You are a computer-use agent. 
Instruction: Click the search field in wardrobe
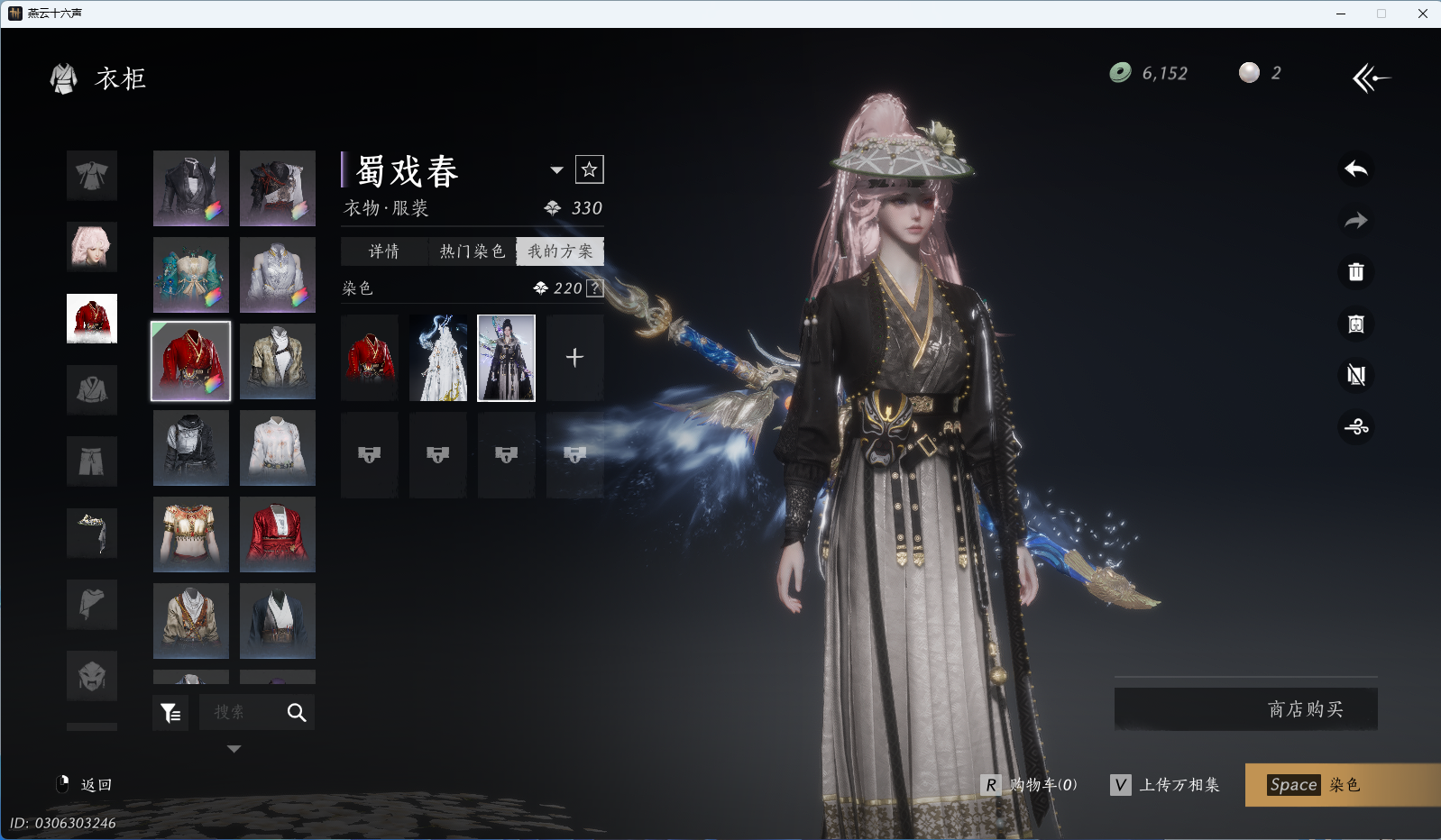tap(241, 712)
